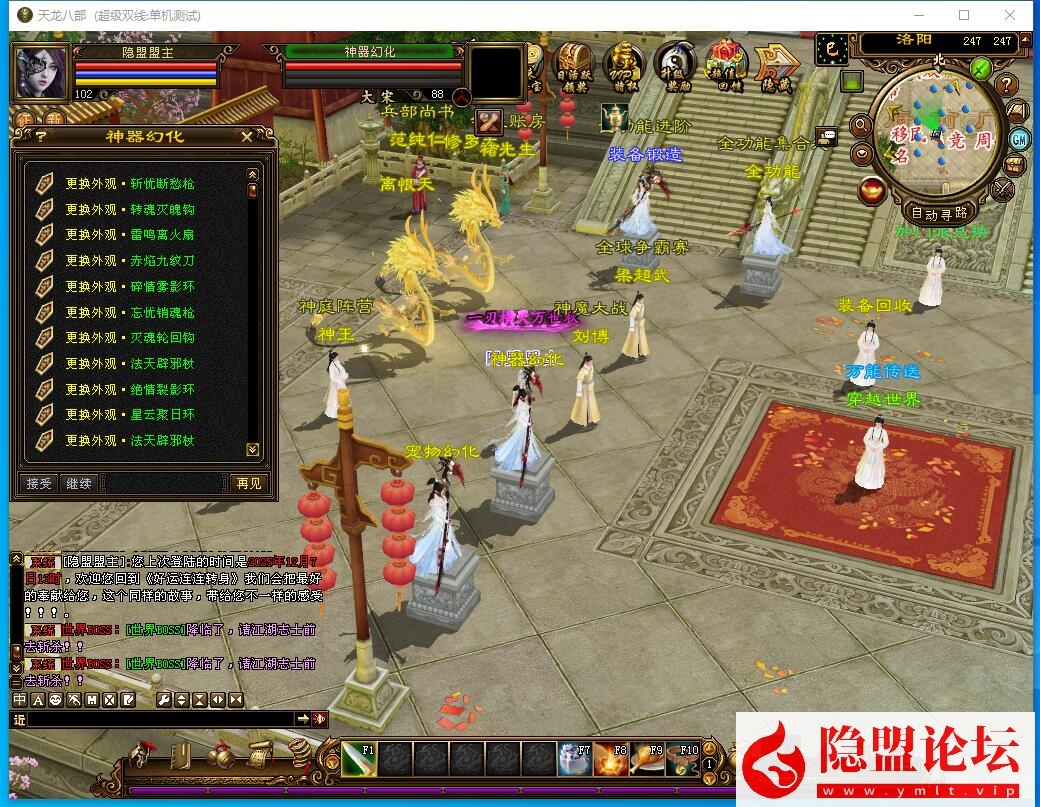Open the 超值回馈 gift box icon
The height and width of the screenshot is (807, 1040).
(726, 64)
